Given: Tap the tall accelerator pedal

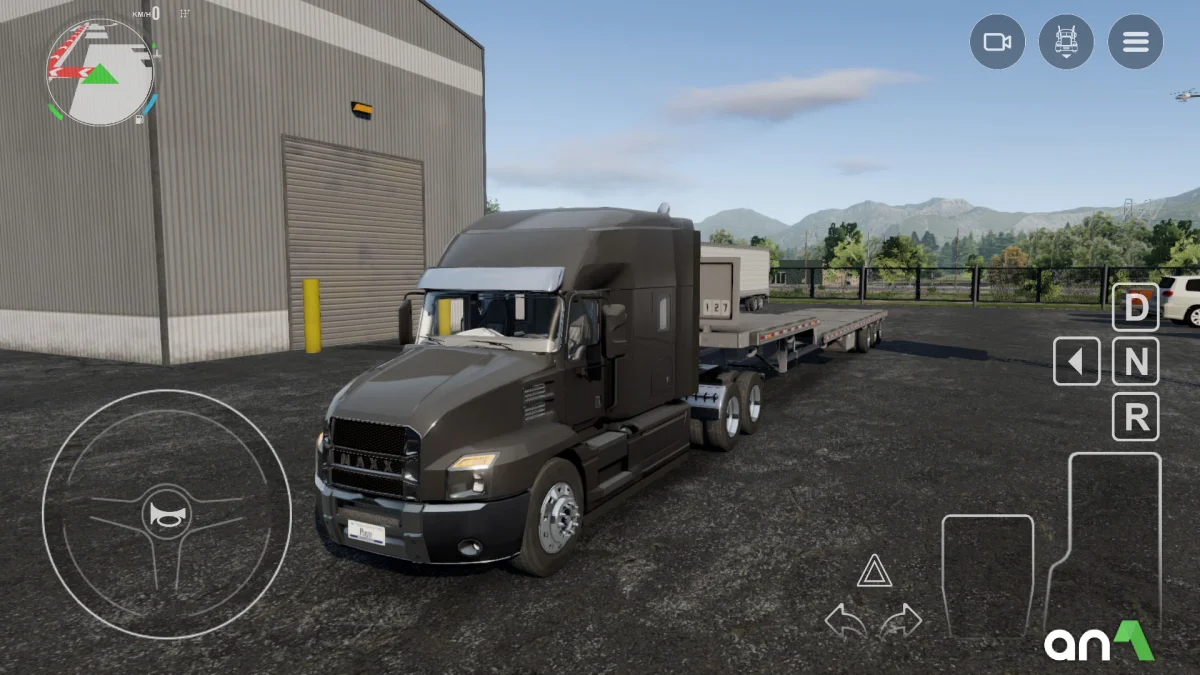Looking at the screenshot, I should click(x=1114, y=540).
